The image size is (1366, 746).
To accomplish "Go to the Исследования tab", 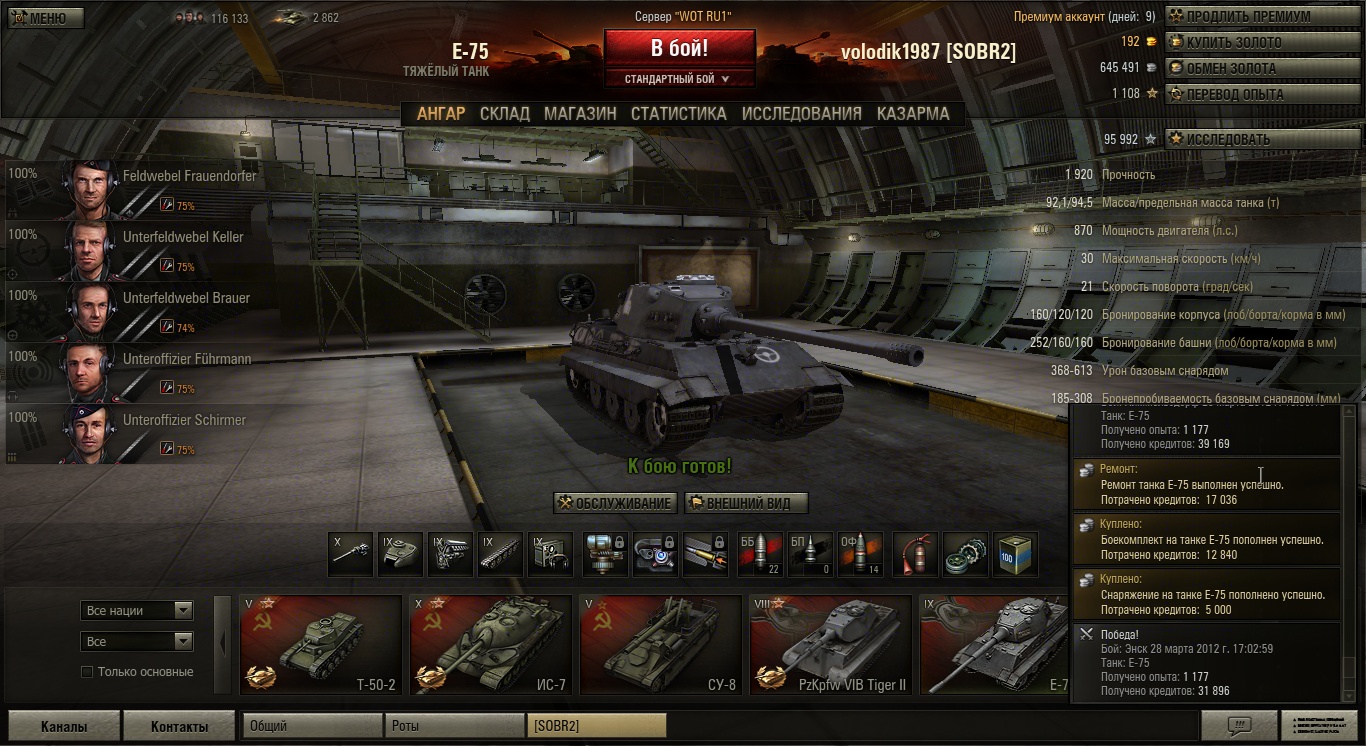I will click(x=801, y=114).
